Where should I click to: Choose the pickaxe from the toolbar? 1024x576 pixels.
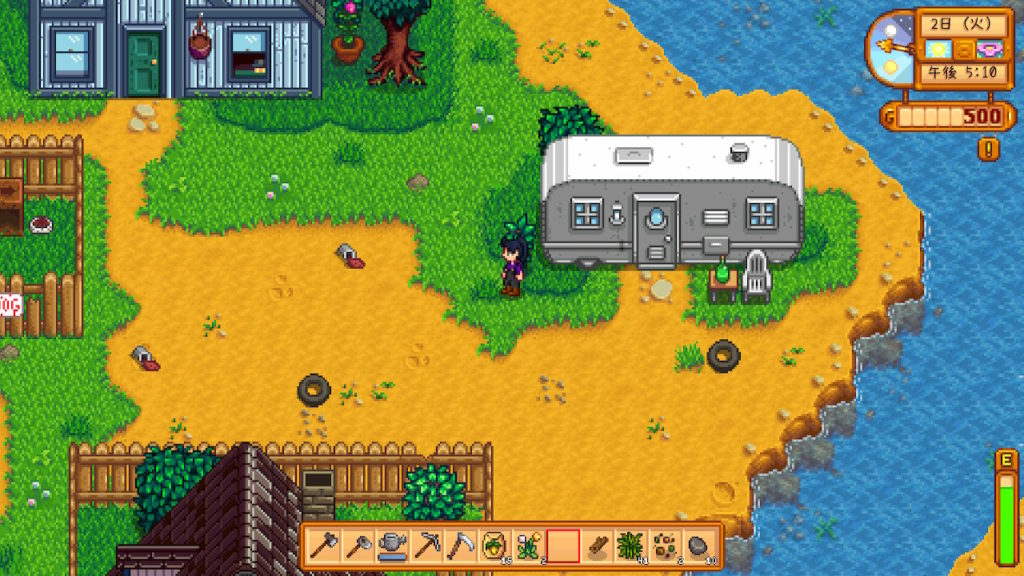click(427, 546)
